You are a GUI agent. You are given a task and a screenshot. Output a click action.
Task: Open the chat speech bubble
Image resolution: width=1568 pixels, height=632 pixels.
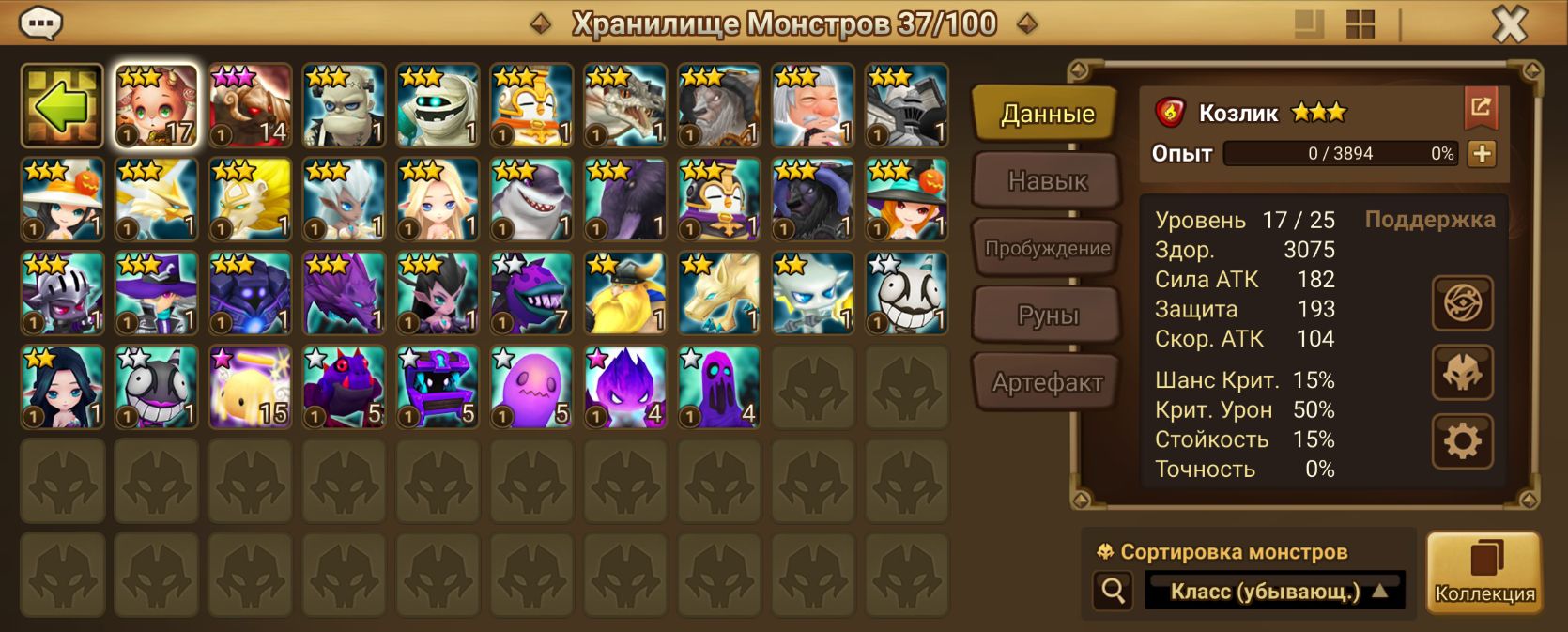tap(40, 23)
